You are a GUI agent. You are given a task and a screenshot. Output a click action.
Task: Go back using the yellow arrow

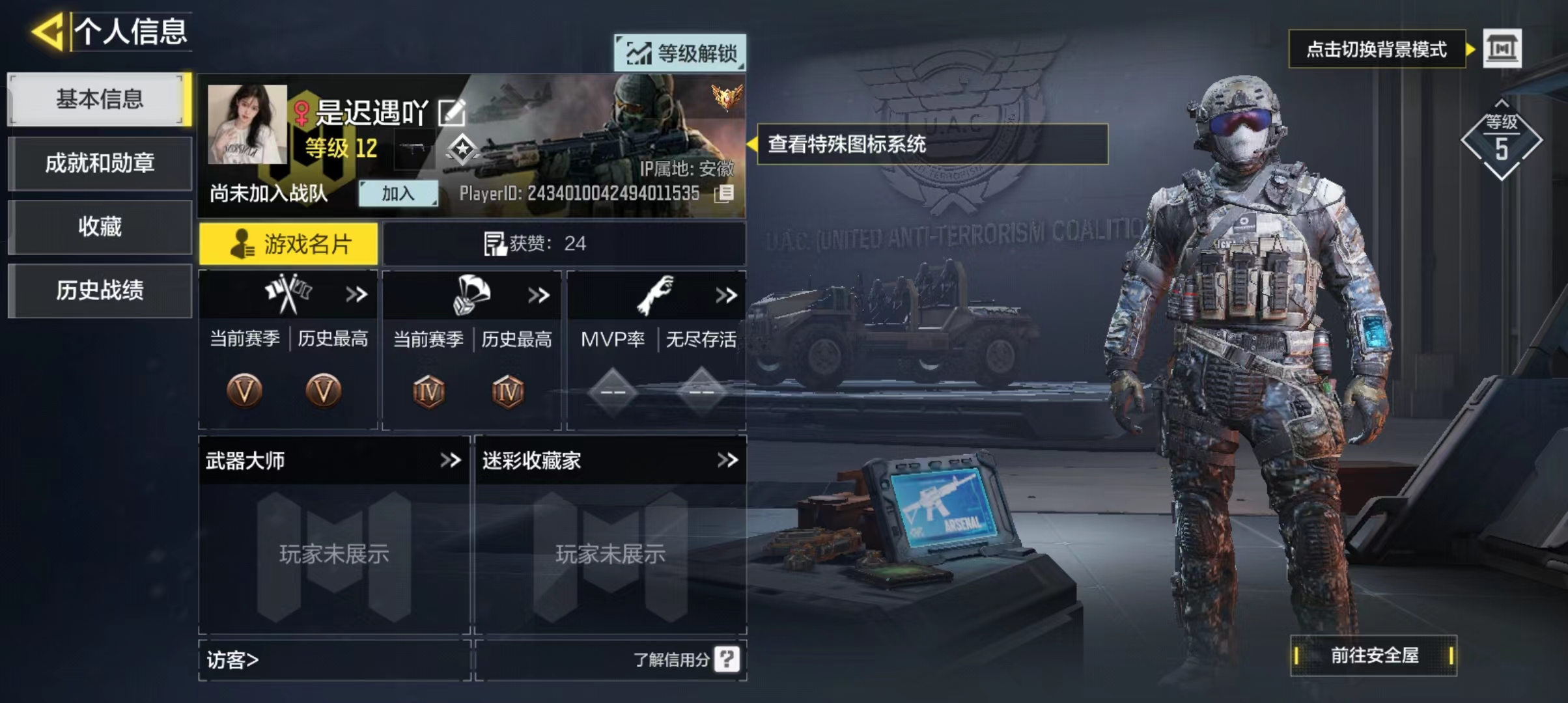click(48, 31)
